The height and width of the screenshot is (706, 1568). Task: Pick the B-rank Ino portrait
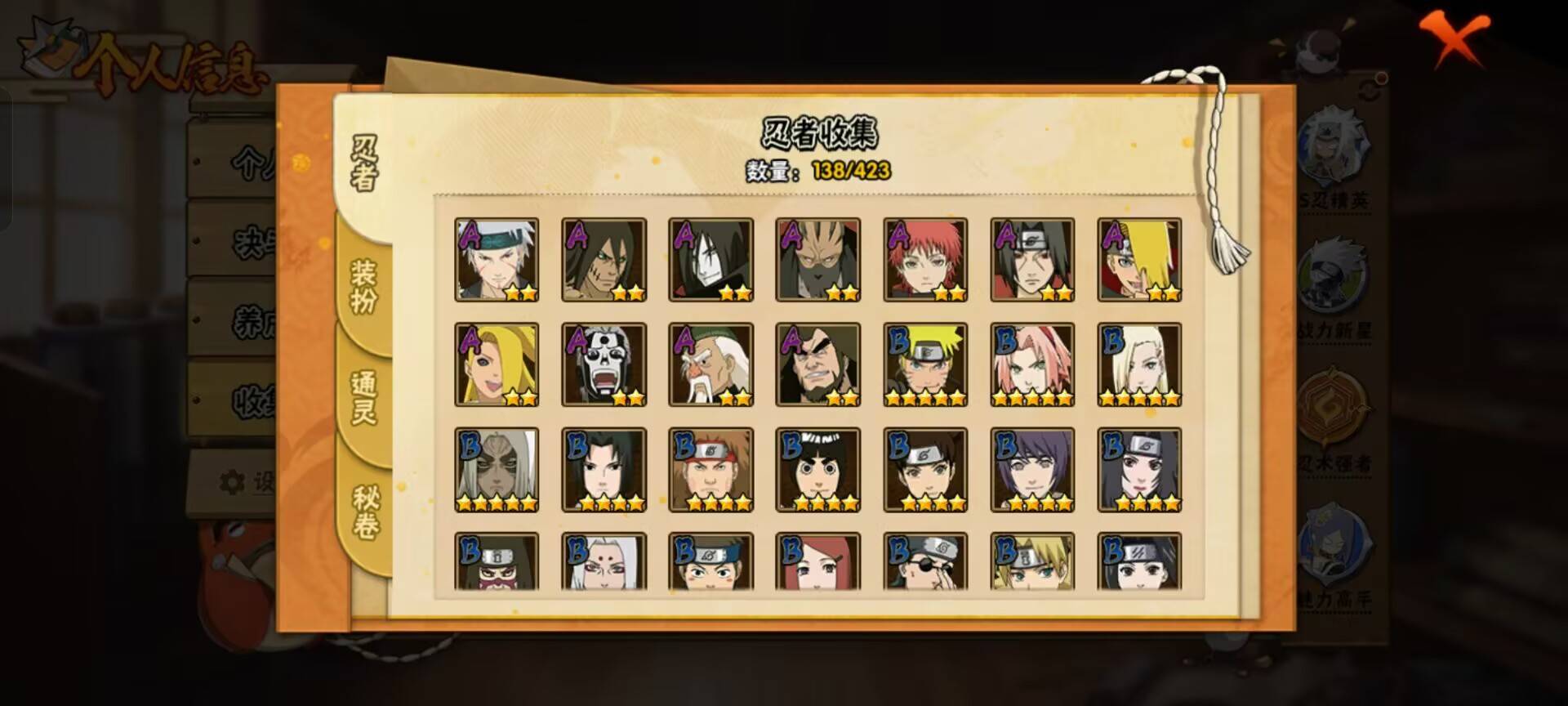tap(1139, 364)
